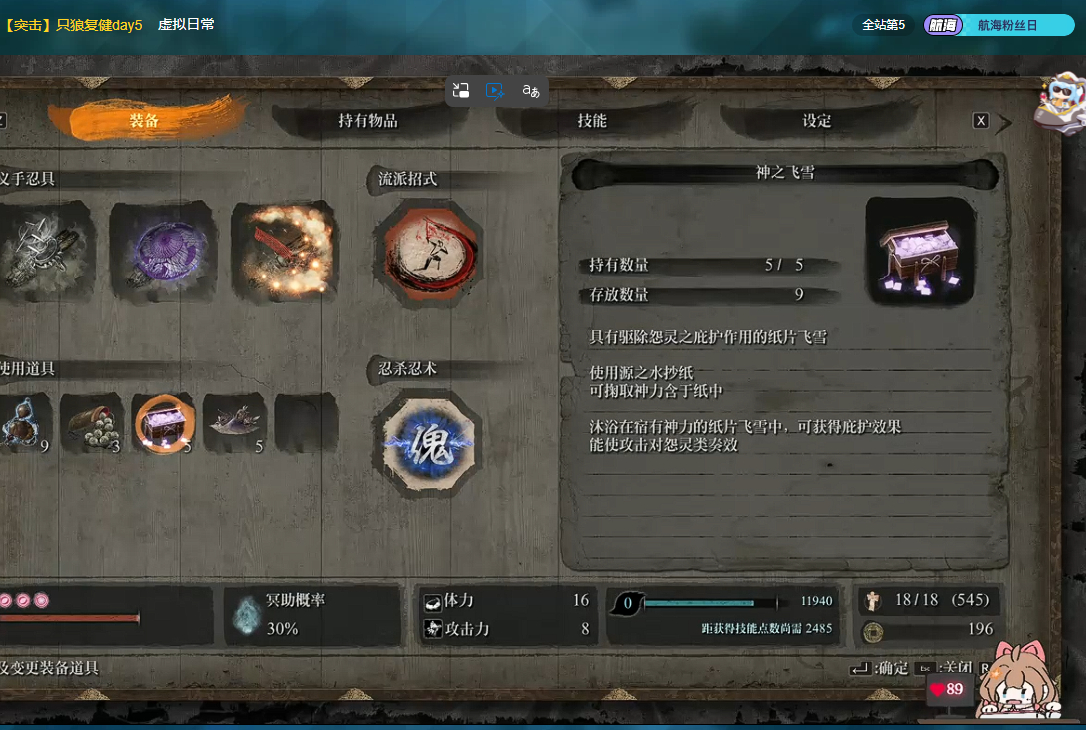The image size is (1086, 730).
Task: Select the healing gourd quick item
Action: [22, 423]
